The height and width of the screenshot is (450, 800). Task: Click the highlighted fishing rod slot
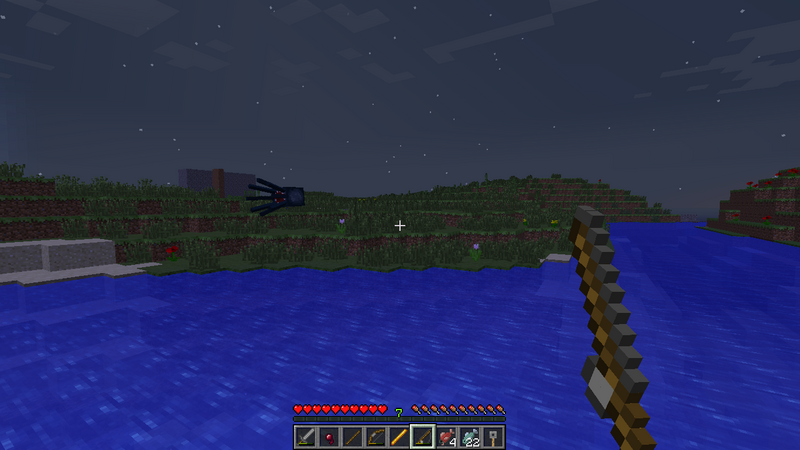coord(422,437)
